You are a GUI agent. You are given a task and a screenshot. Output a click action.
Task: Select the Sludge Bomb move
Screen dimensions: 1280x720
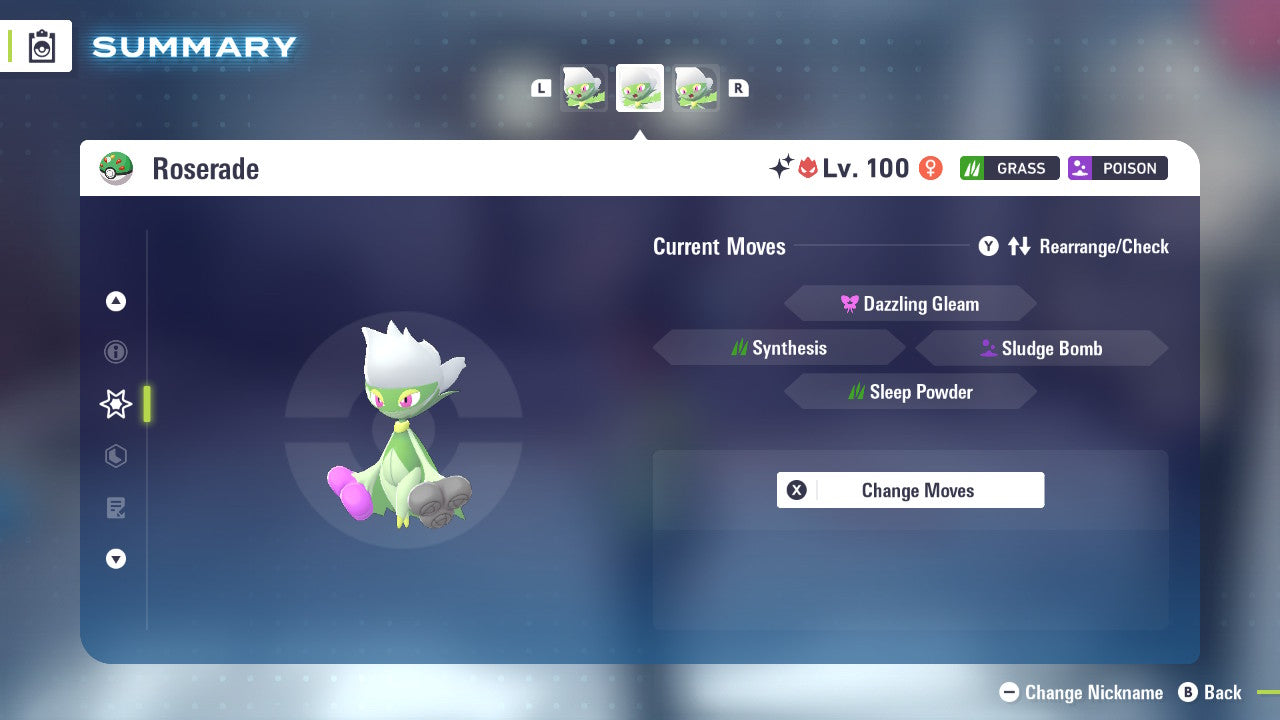pos(1043,347)
